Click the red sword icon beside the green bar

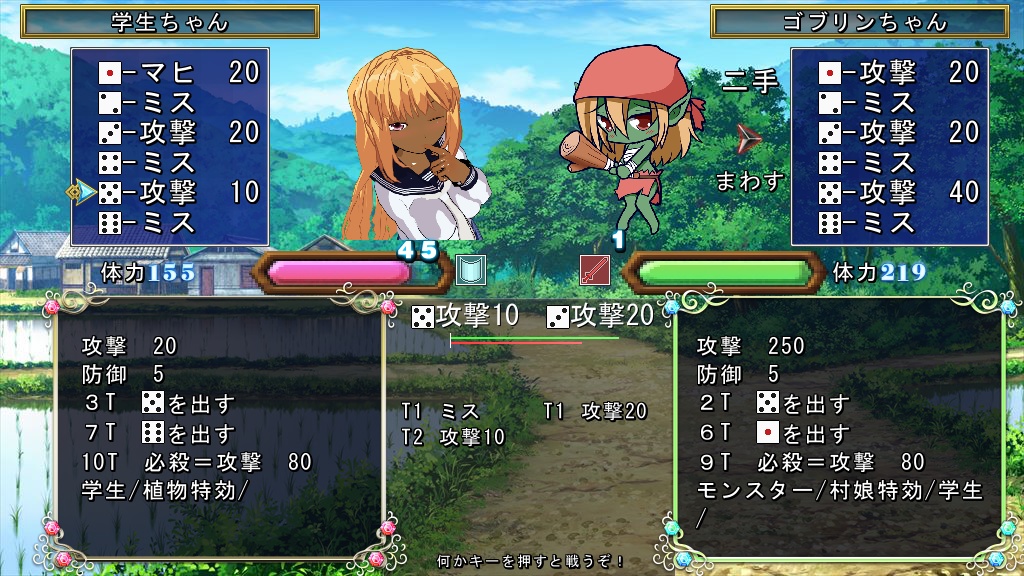(x=595, y=271)
